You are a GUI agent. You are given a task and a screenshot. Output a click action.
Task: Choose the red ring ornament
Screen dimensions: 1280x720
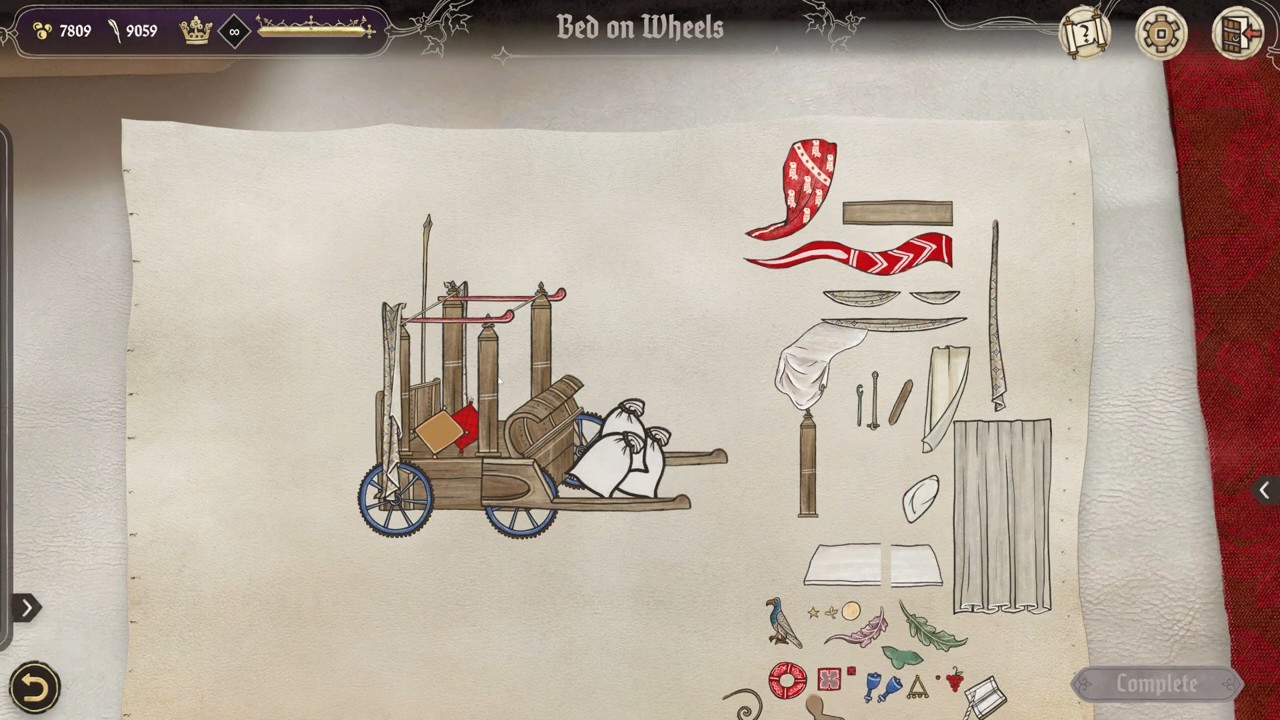coord(787,680)
